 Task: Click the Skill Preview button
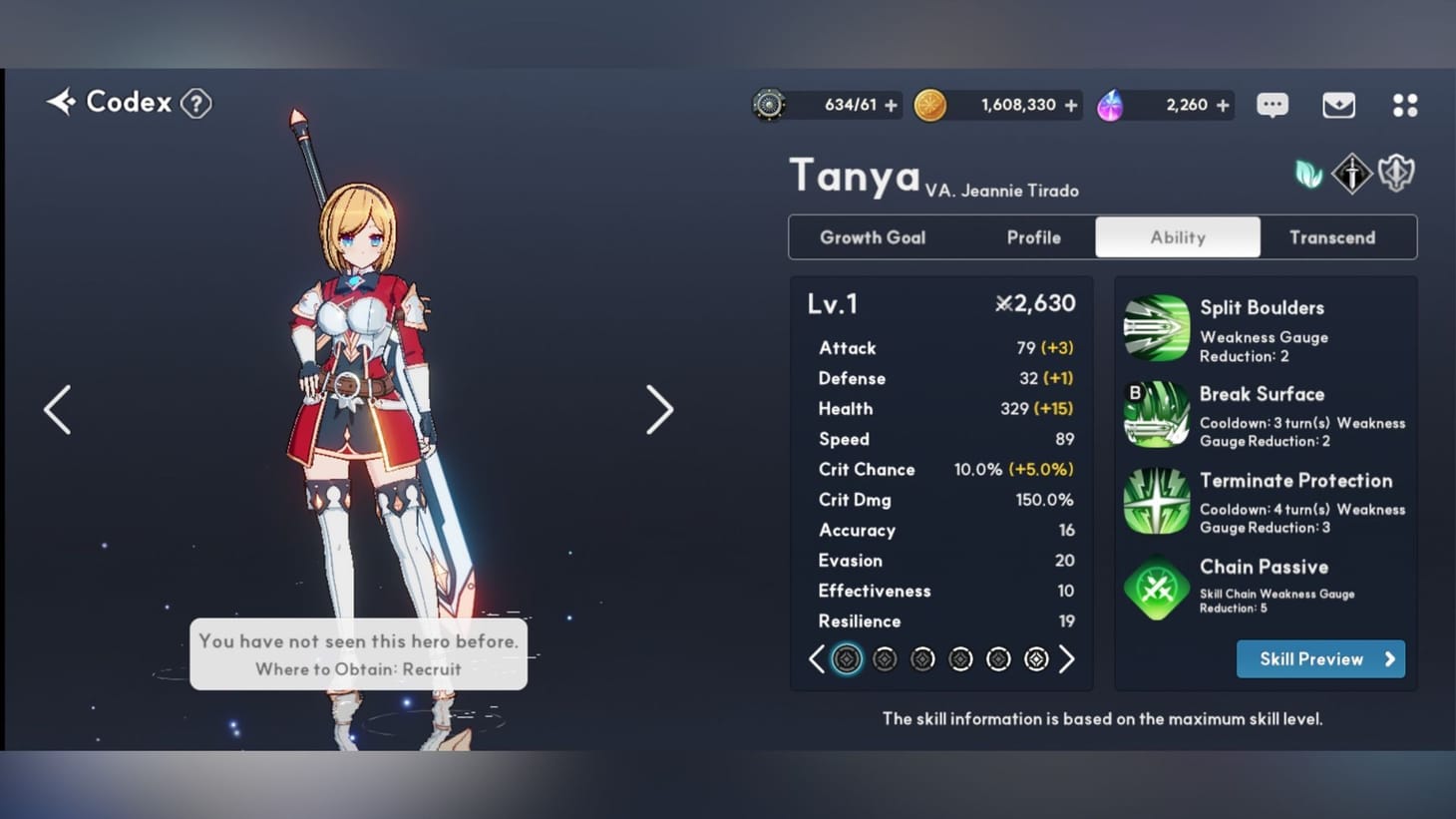1320,658
